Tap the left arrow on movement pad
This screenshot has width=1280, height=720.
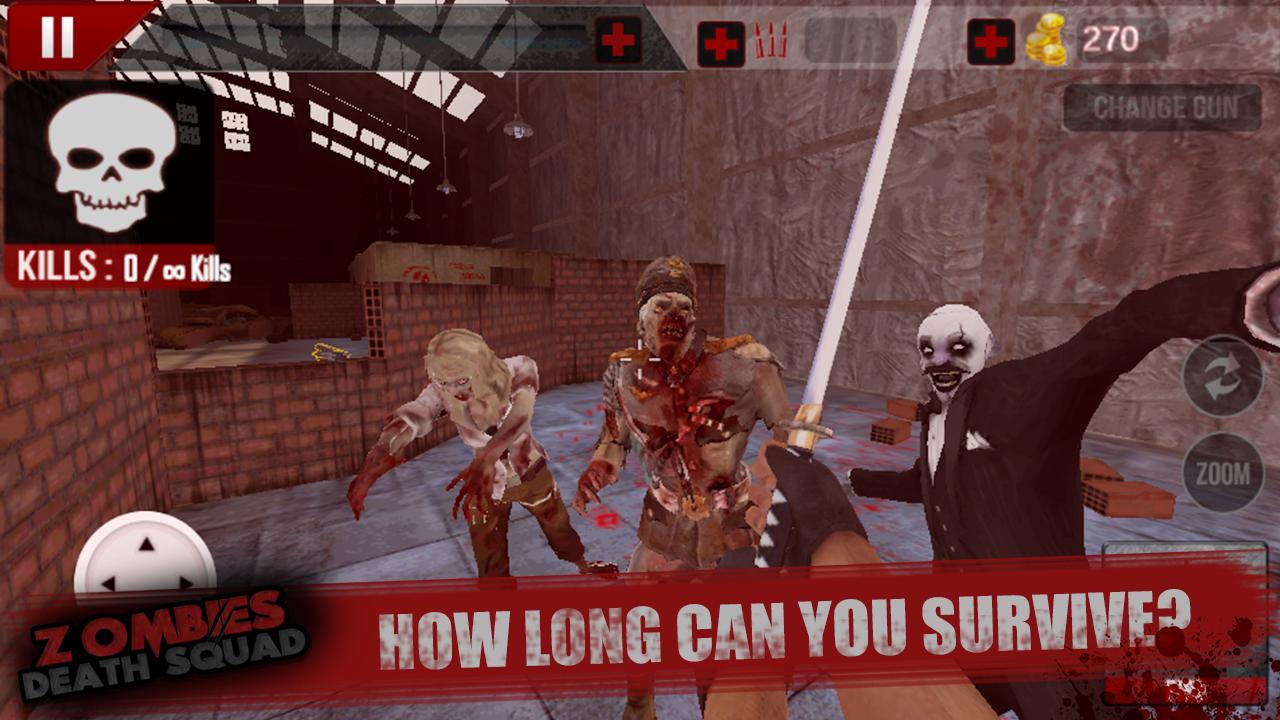(107, 583)
